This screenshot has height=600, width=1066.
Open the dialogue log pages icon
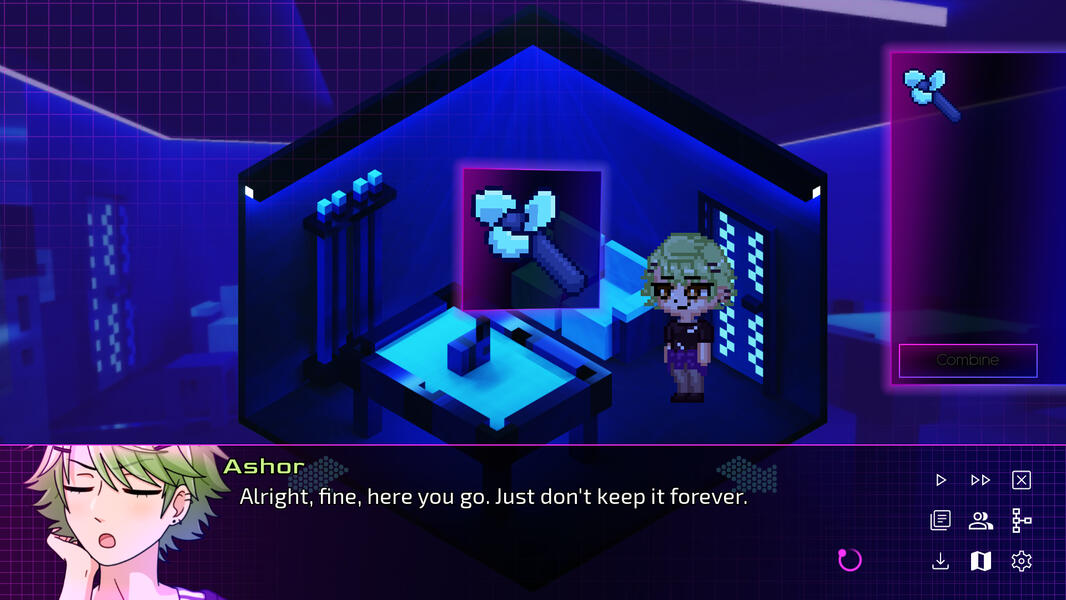point(940,520)
